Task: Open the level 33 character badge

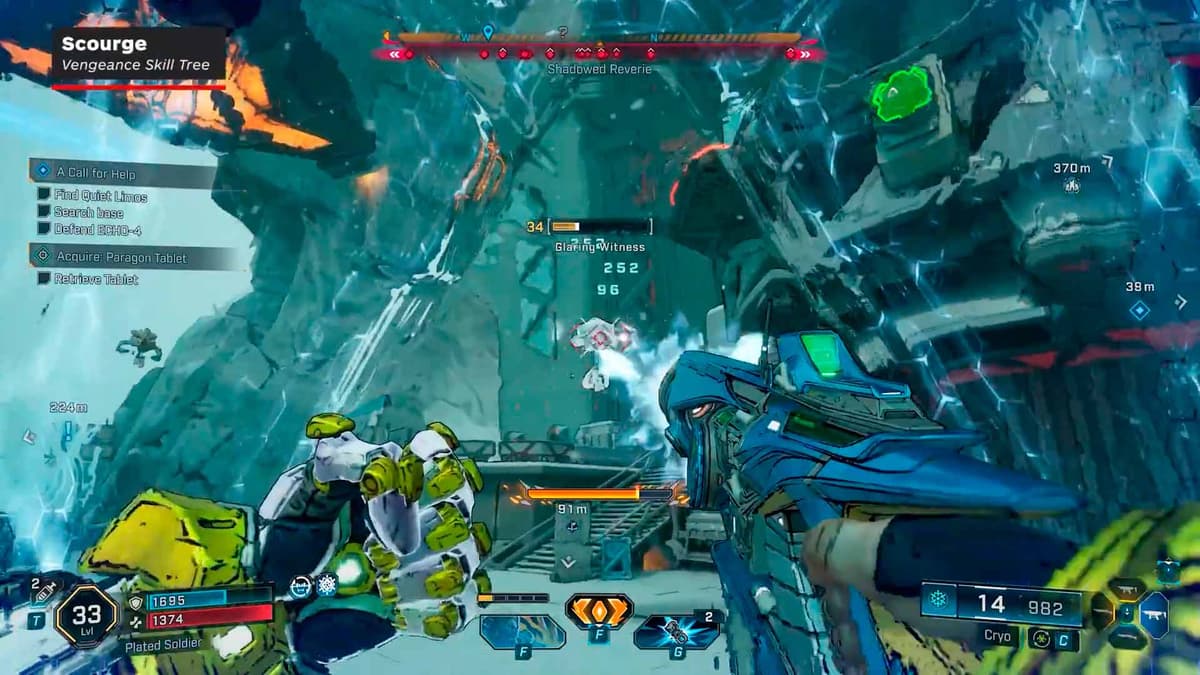Action: click(x=86, y=615)
